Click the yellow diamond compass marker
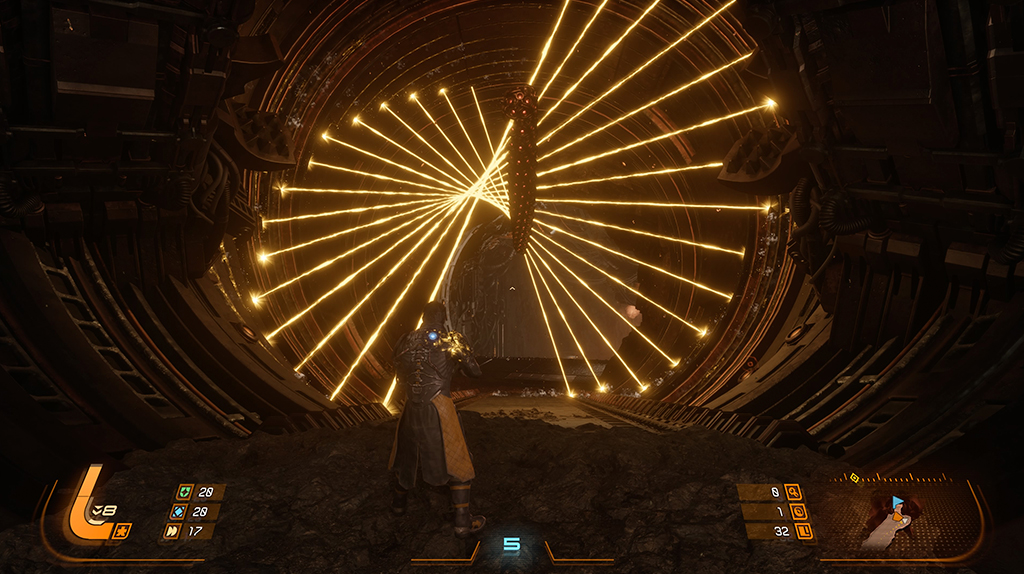 [x=854, y=478]
